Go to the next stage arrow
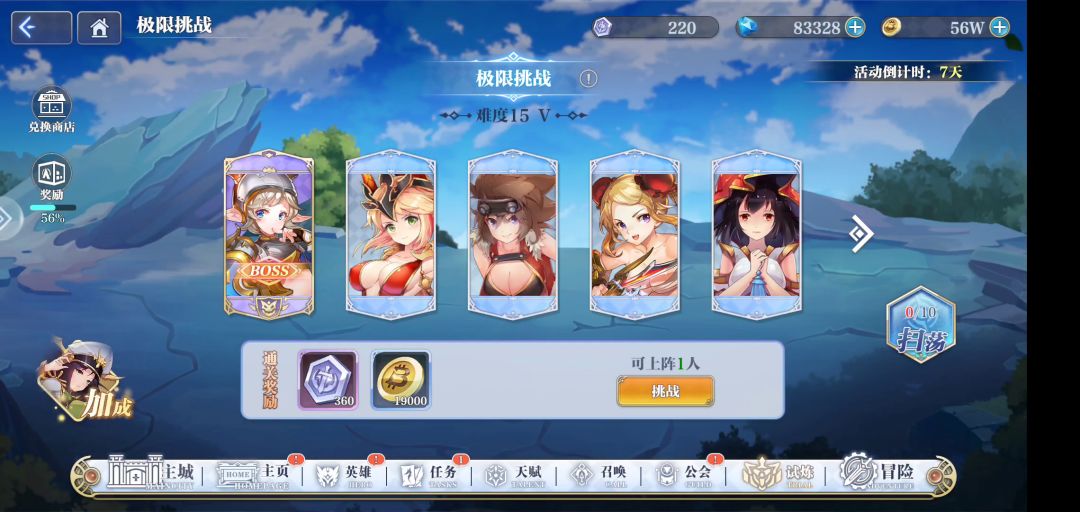The image size is (1080, 512). (x=860, y=233)
